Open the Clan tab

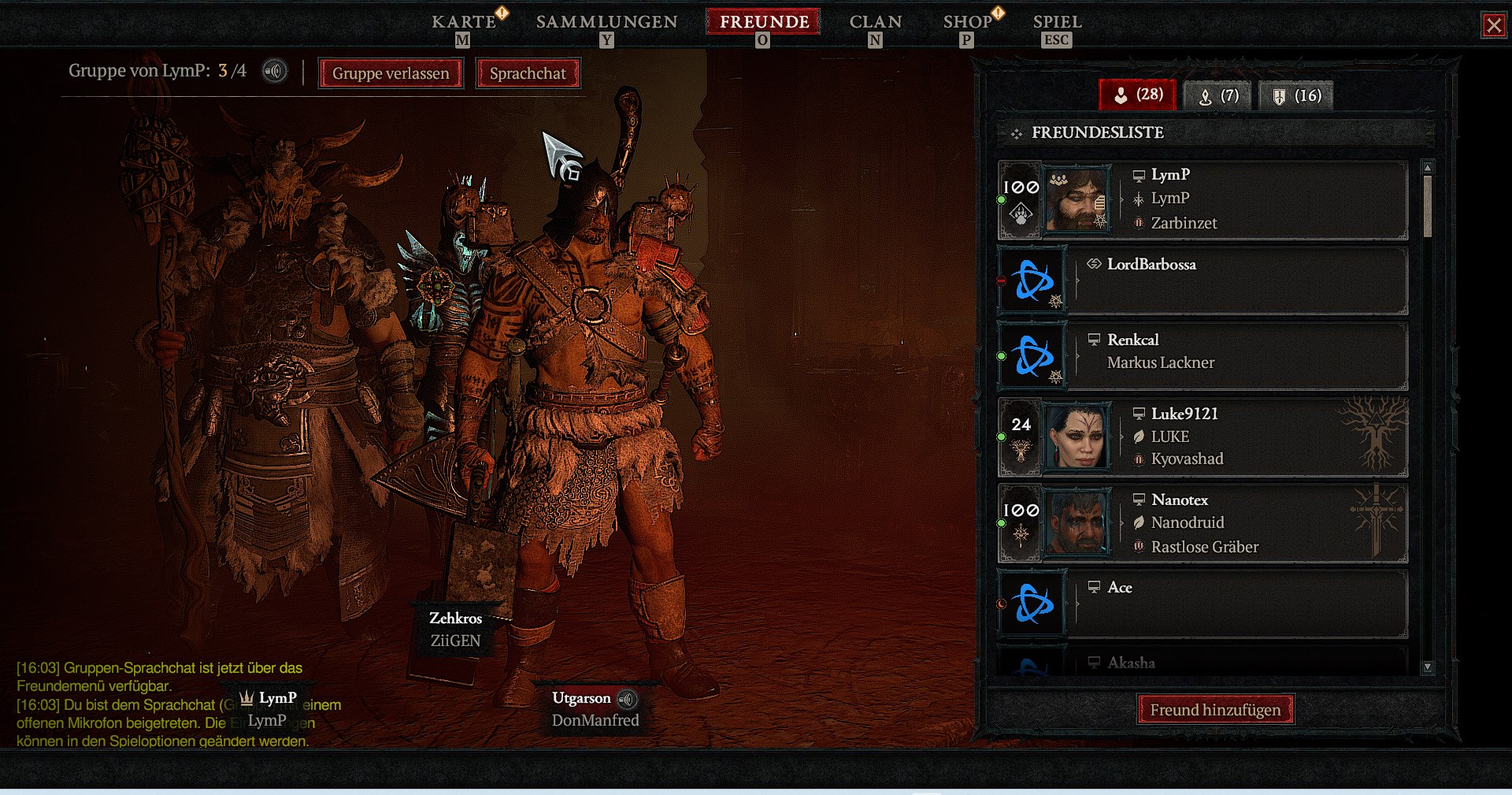pyautogui.click(x=875, y=22)
